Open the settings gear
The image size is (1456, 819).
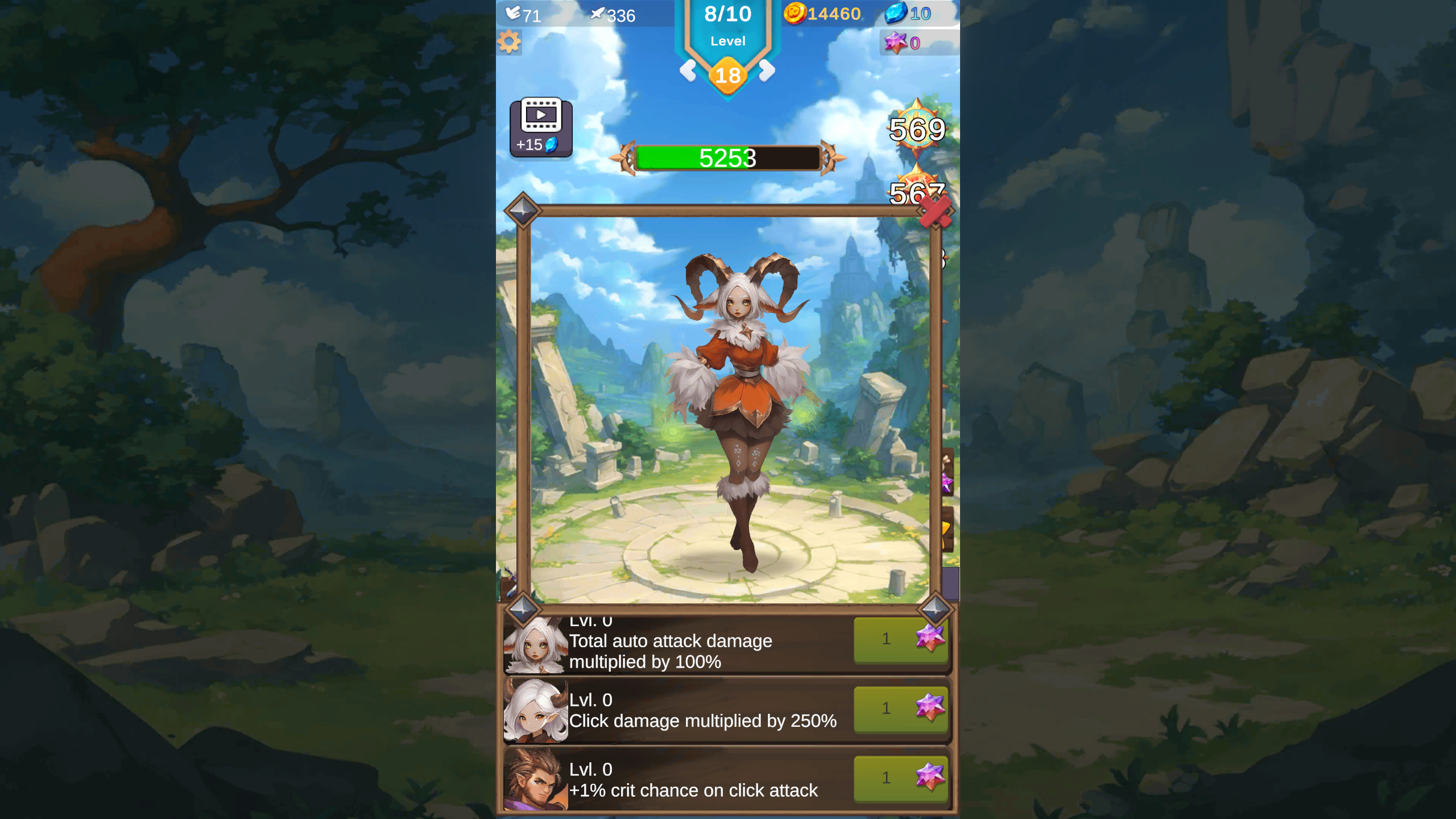coord(509,42)
